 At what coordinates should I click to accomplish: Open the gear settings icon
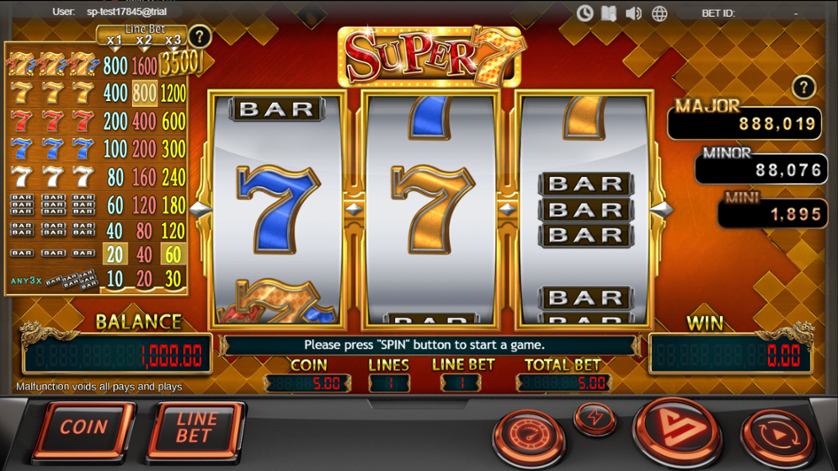pos(659,13)
